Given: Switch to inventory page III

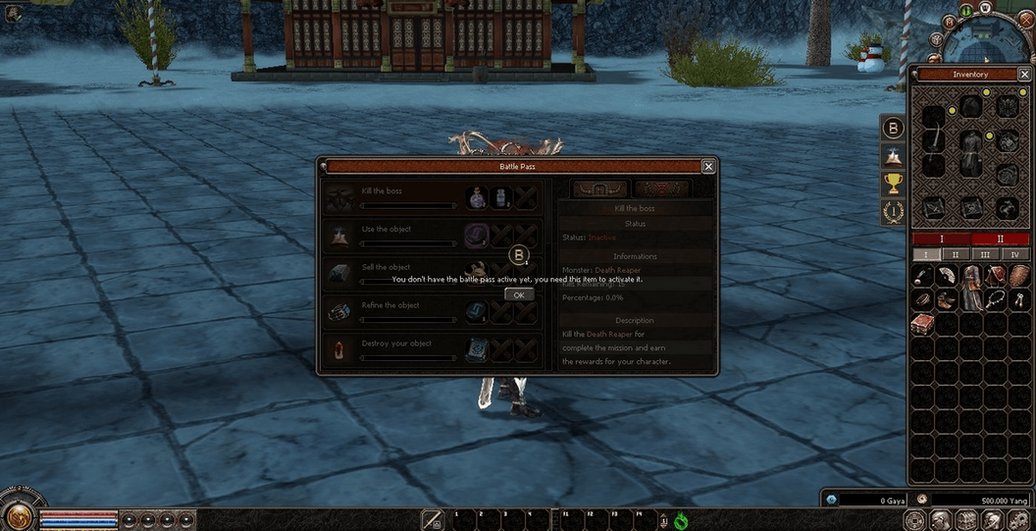Looking at the screenshot, I should (985, 255).
